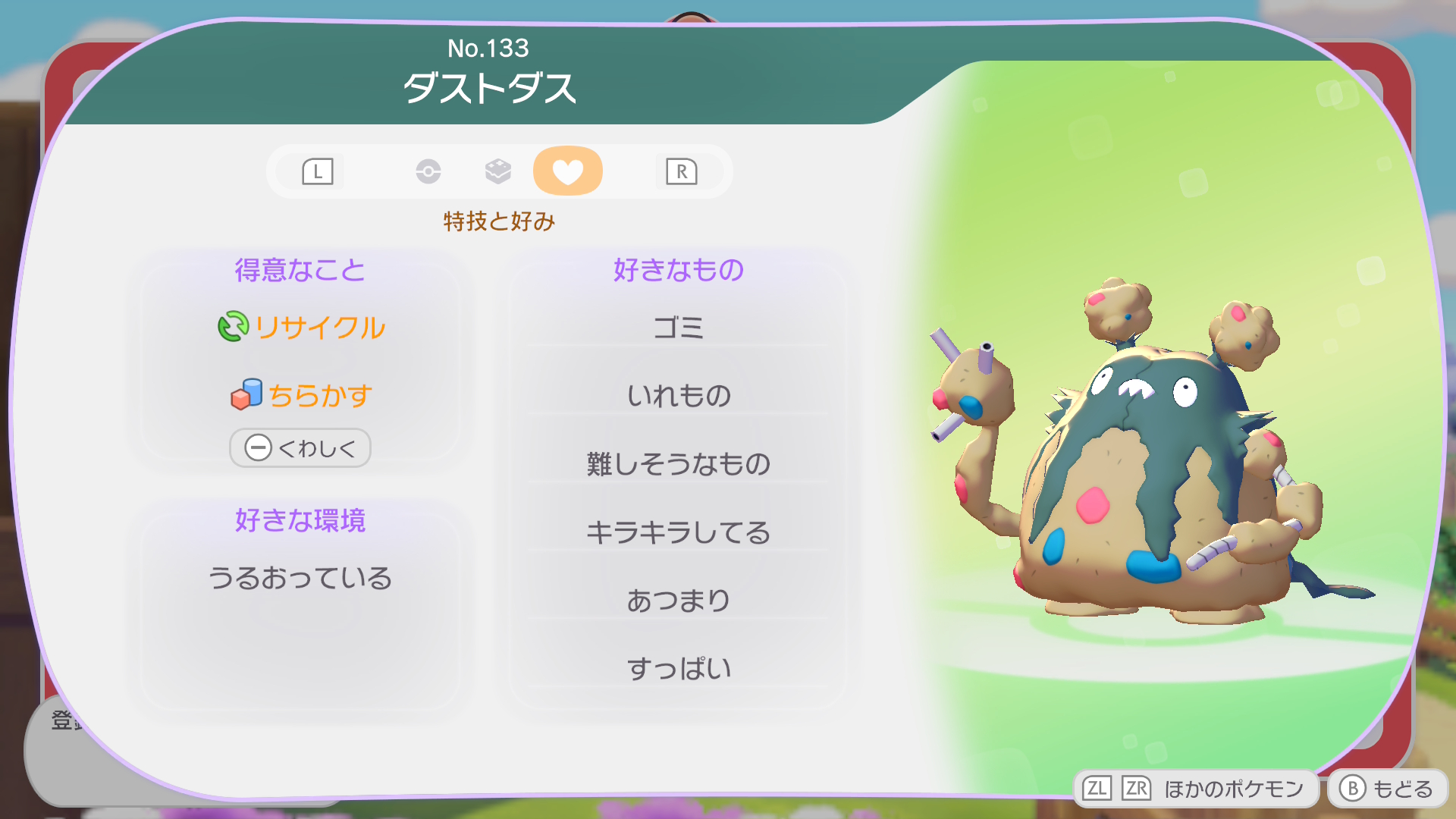Select the キラキラしてる list row
This screenshot has height=819, width=1456.
(678, 532)
